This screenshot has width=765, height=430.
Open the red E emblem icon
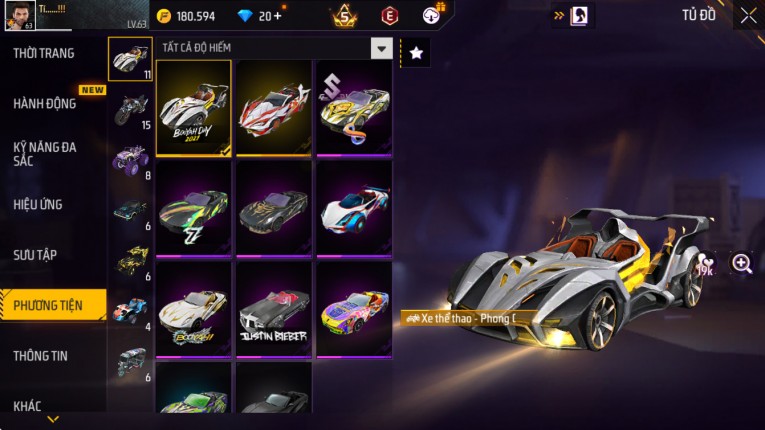pos(389,15)
